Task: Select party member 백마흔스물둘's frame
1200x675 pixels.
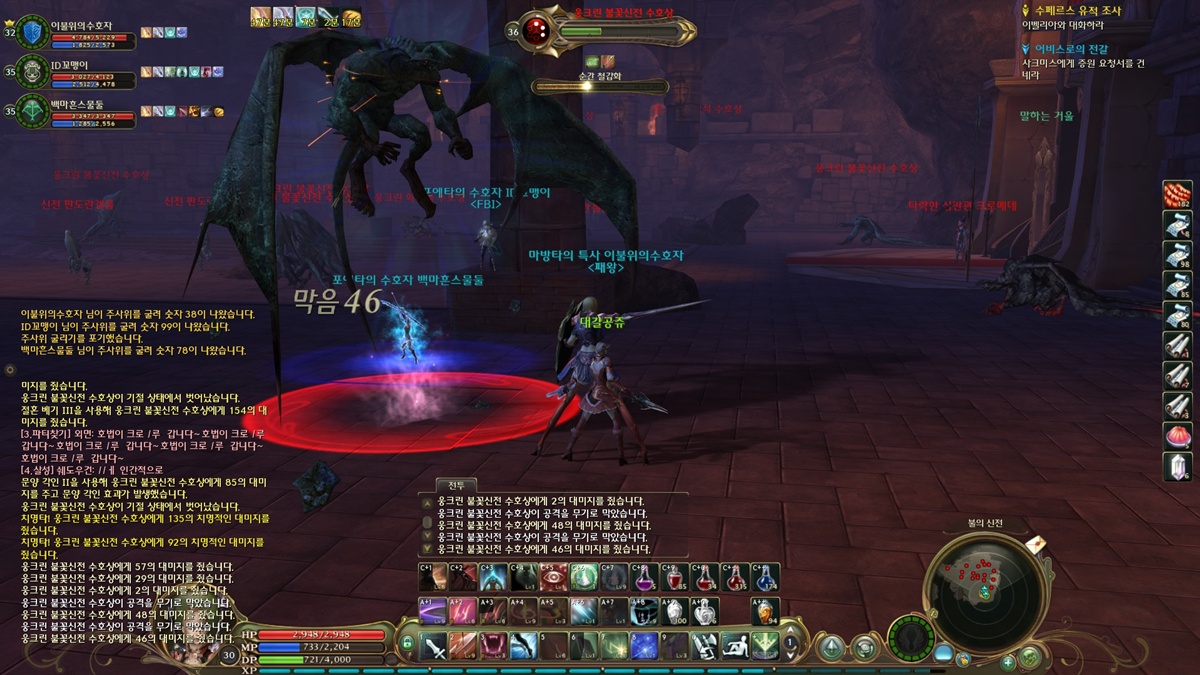Action: [34, 110]
